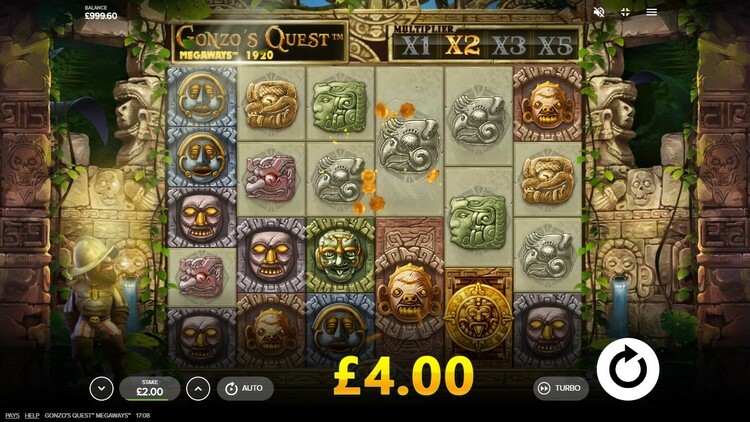The height and width of the screenshot is (422, 750).
Task: Decrease the stake with the down arrow
Action: coord(101,388)
